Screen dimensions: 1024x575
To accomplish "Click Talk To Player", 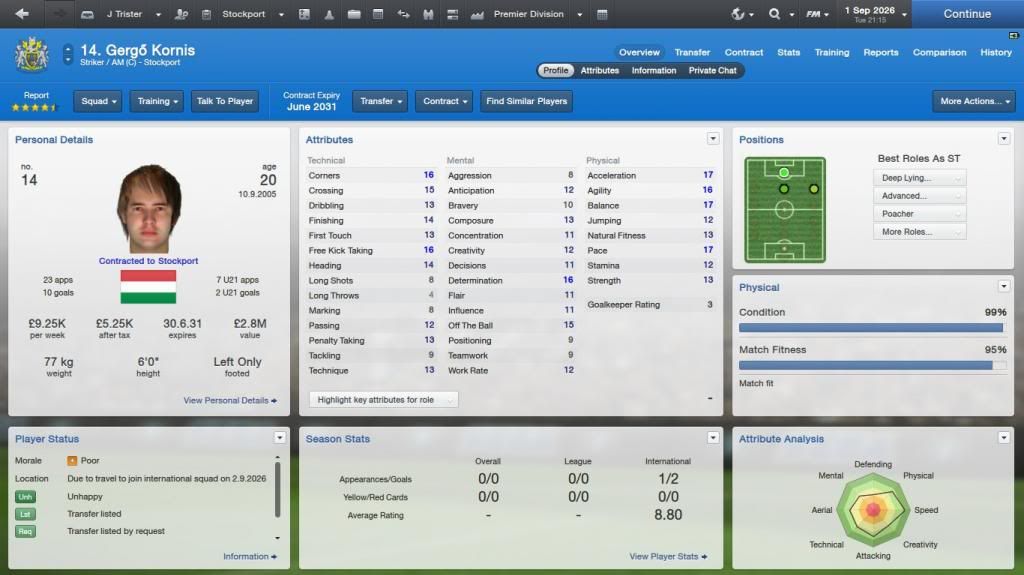I will [x=225, y=101].
